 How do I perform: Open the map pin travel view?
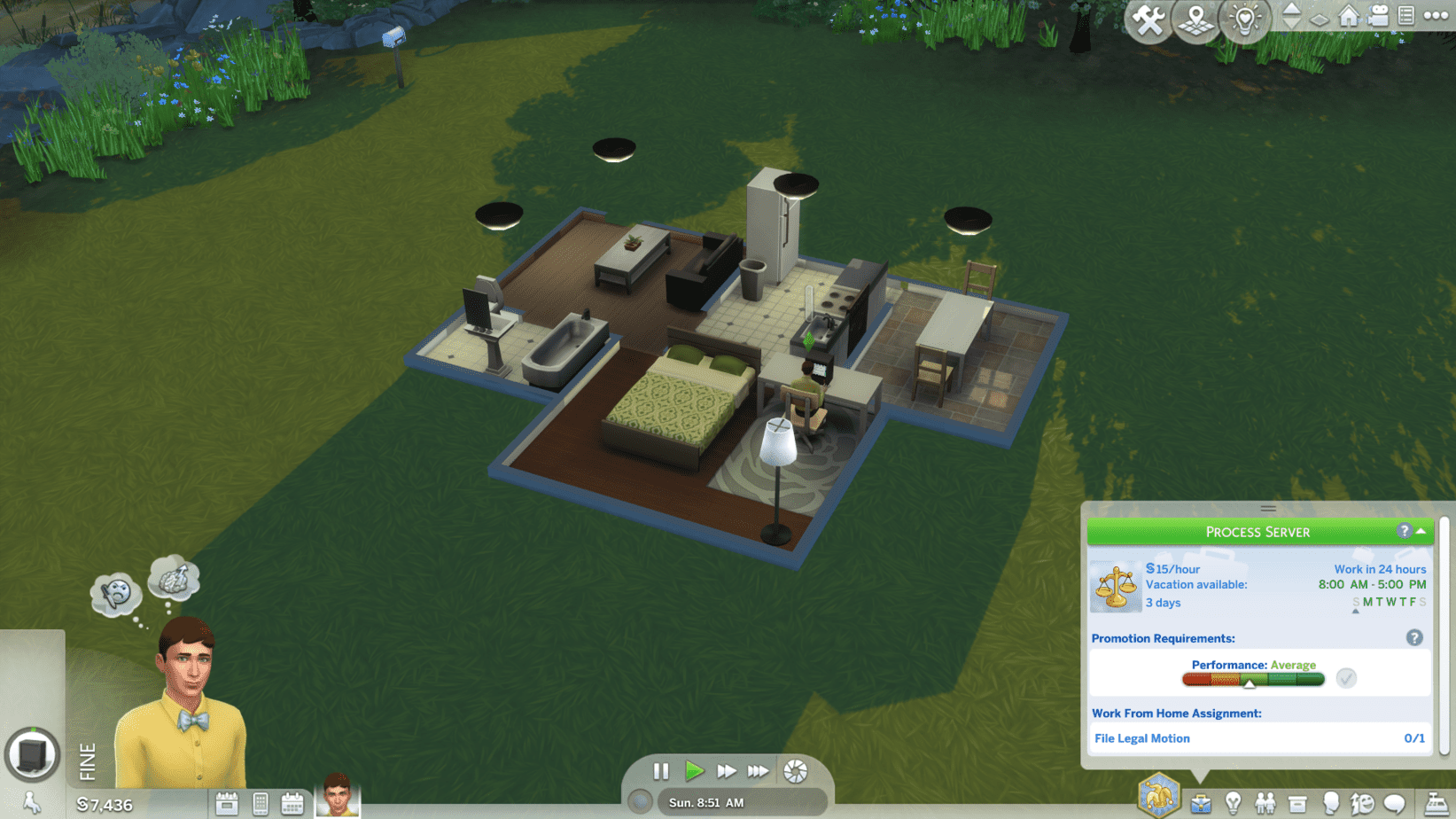[1196, 19]
